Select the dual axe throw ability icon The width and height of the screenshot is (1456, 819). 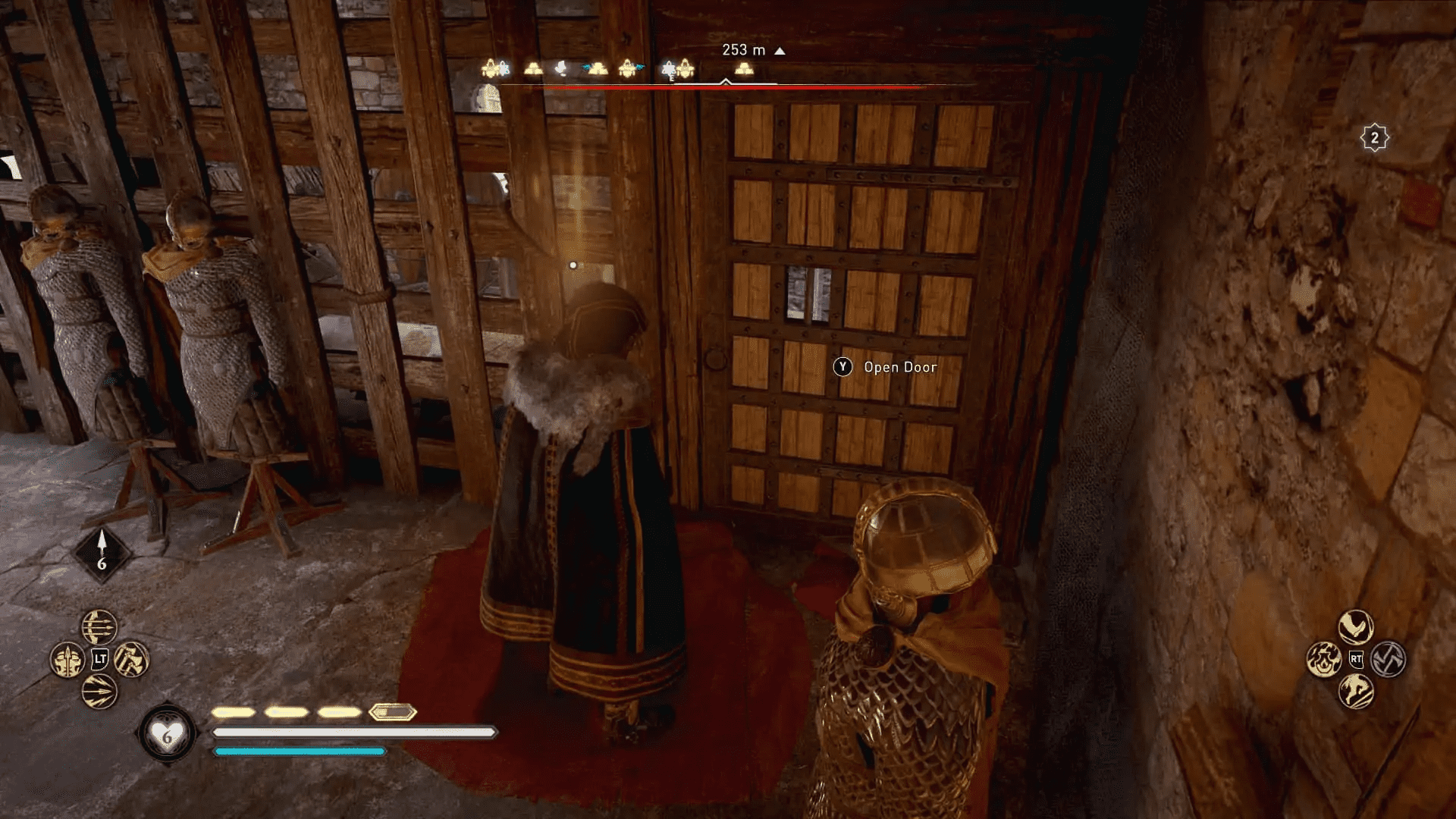click(131, 658)
